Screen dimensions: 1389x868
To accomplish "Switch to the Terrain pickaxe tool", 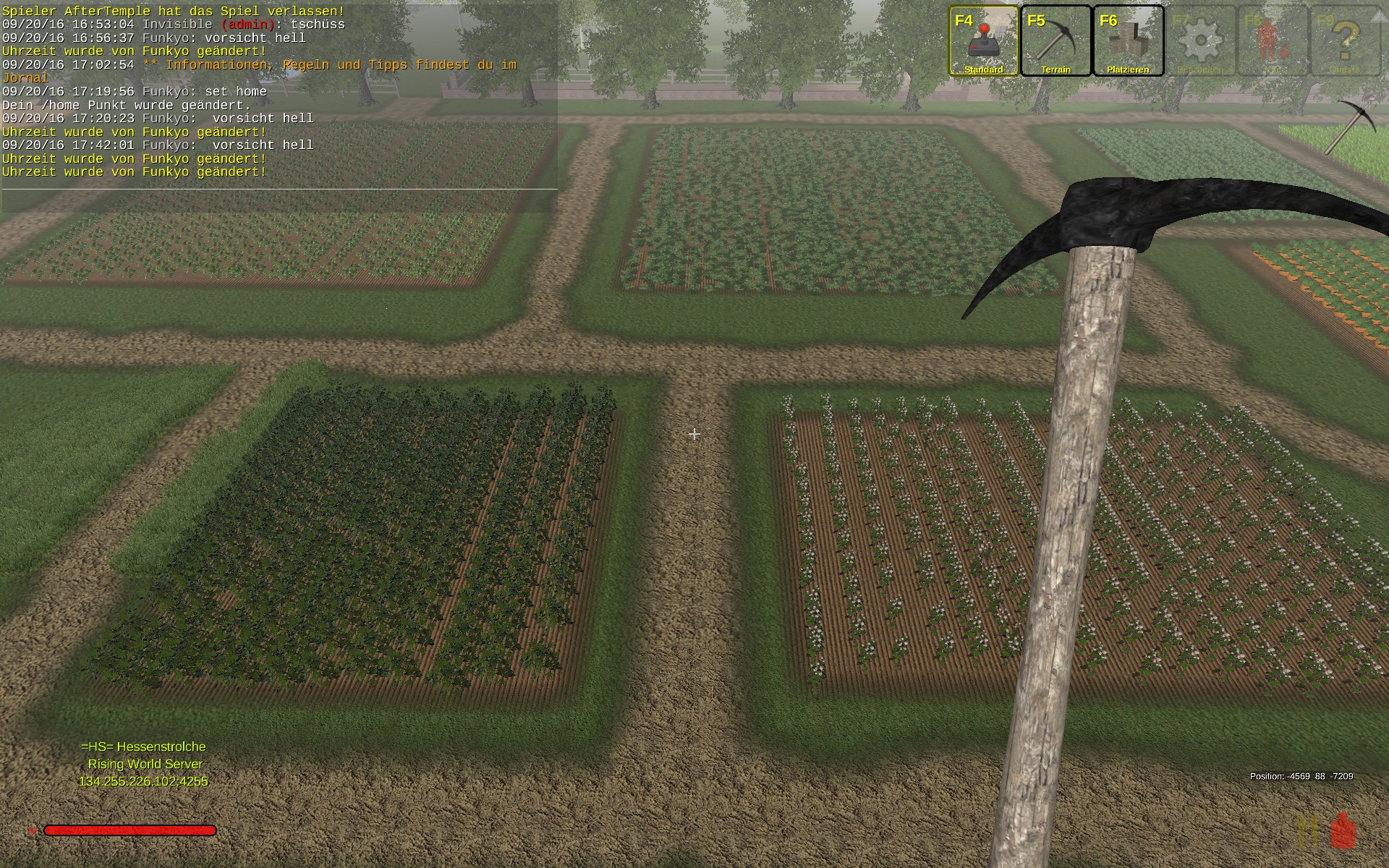I will click(1055, 41).
